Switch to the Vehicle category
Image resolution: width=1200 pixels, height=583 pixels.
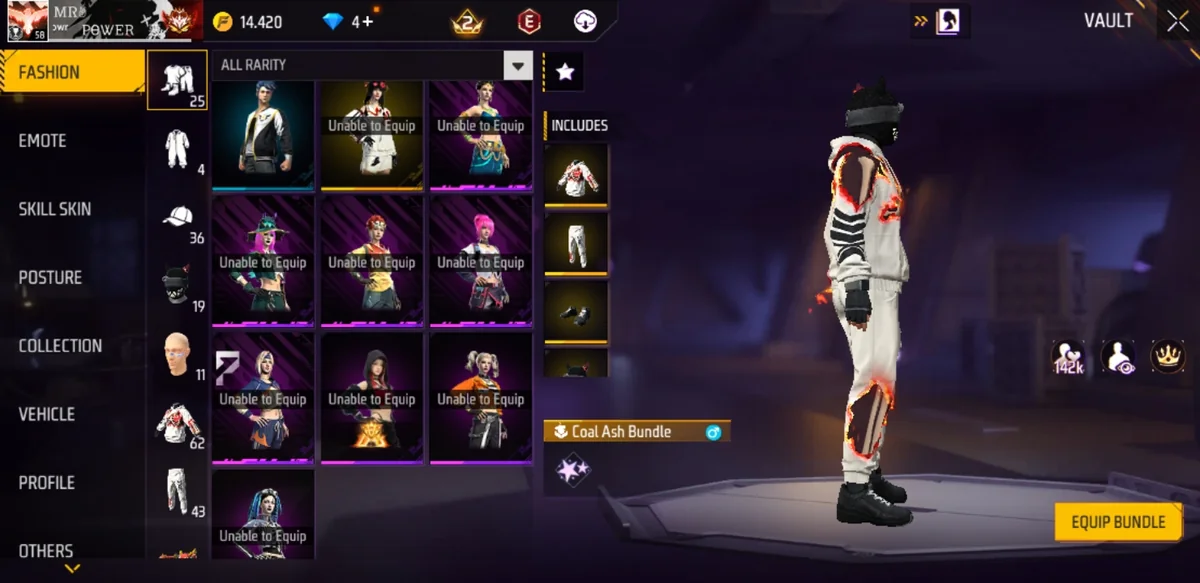coord(47,414)
